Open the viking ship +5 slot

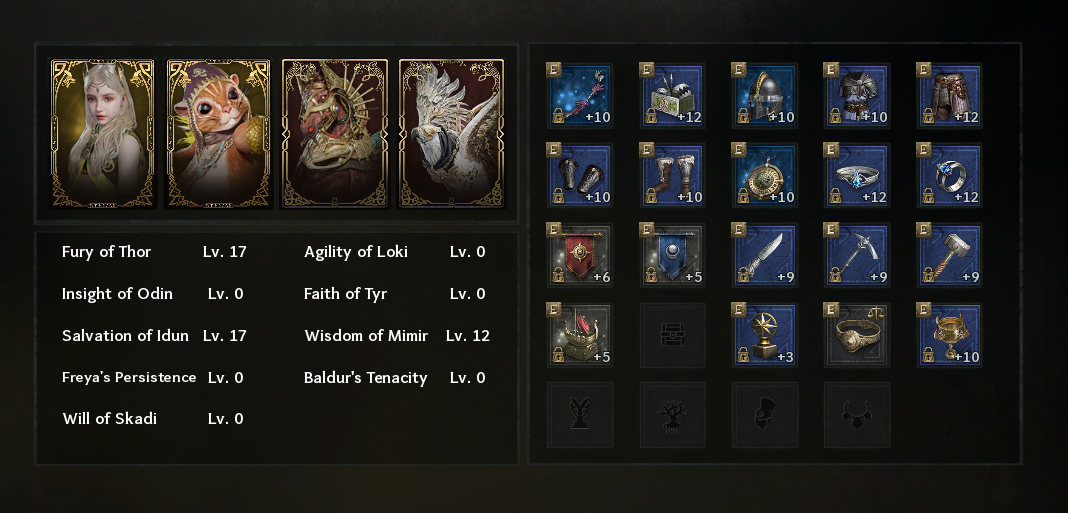tap(581, 336)
